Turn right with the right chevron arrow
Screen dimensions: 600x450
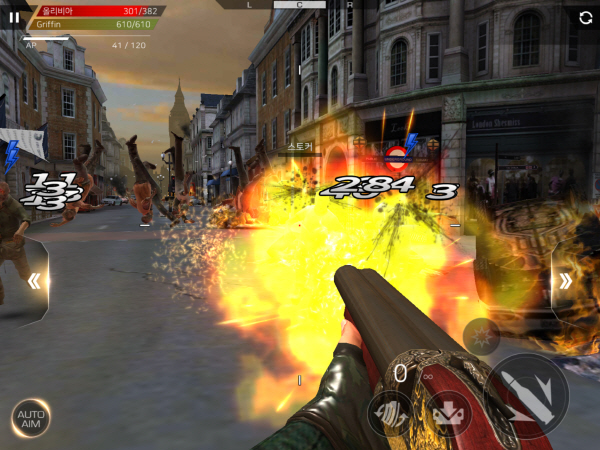point(565,281)
